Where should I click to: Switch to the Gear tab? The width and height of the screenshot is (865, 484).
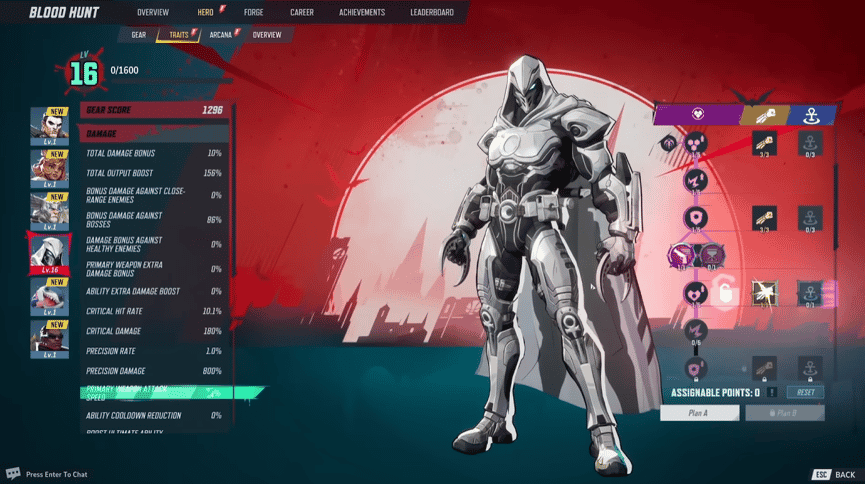138,35
